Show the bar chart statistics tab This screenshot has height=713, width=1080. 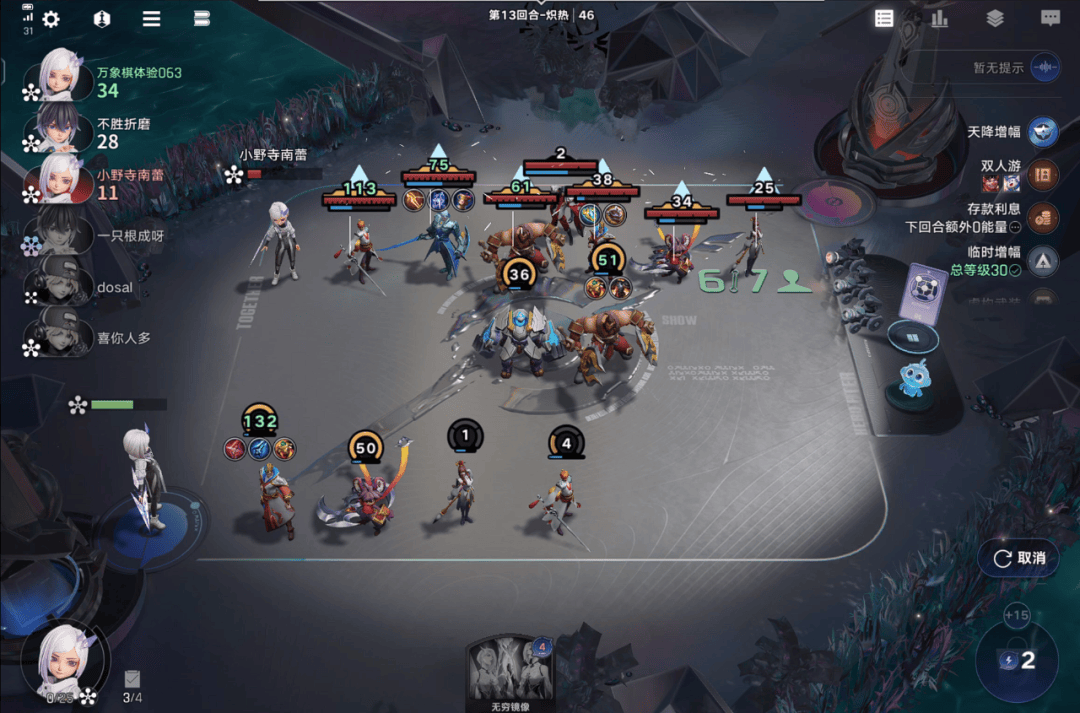point(939,18)
